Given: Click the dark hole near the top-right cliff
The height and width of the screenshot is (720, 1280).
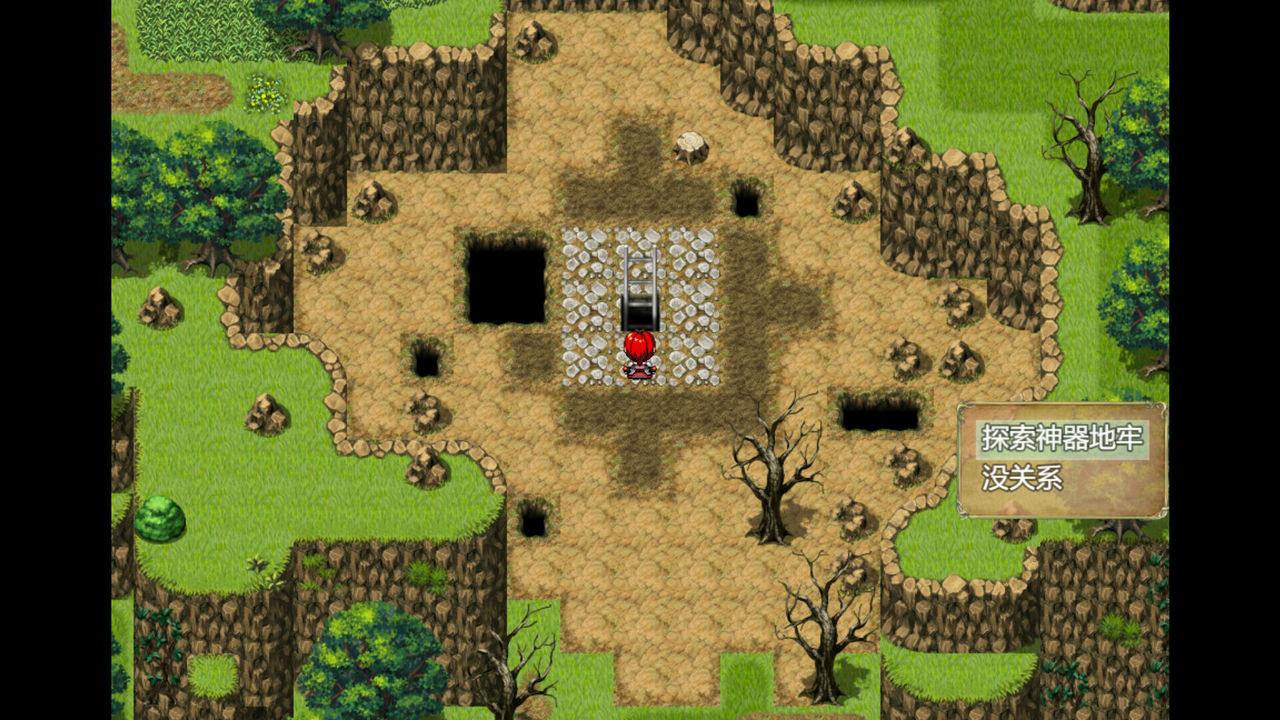Looking at the screenshot, I should [747, 198].
